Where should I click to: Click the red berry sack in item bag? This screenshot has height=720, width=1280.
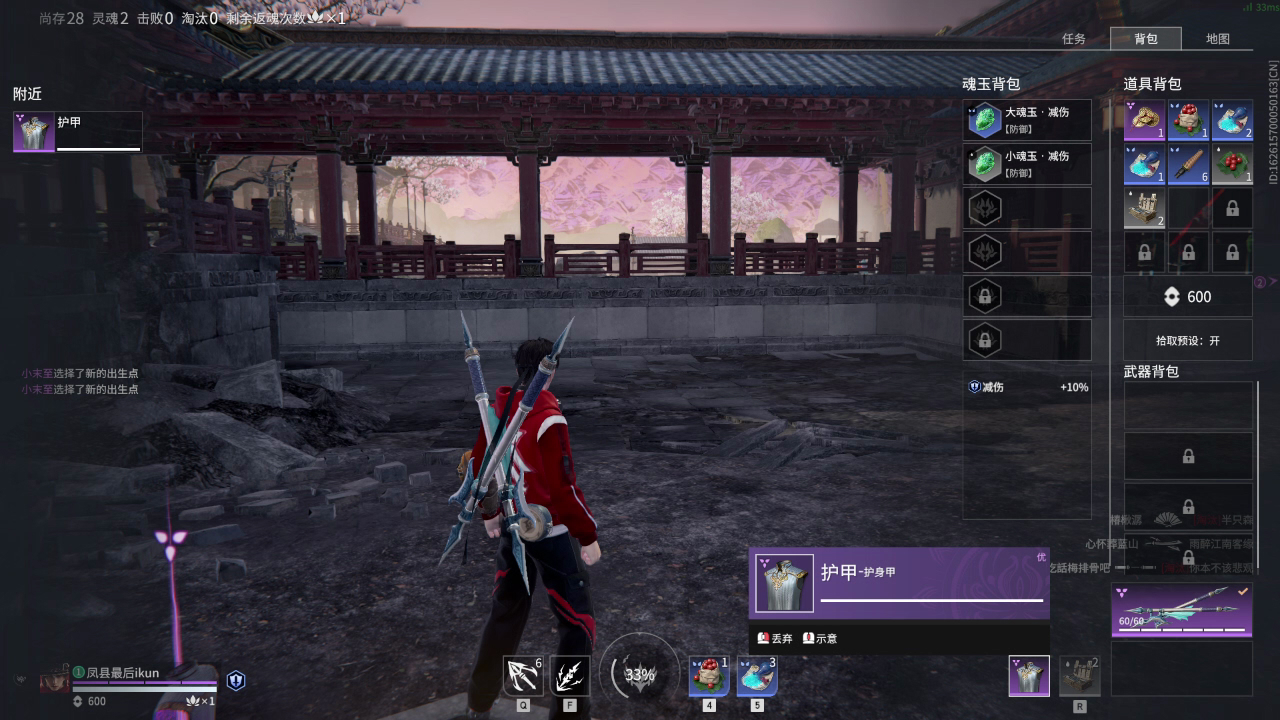[1188, 120]
